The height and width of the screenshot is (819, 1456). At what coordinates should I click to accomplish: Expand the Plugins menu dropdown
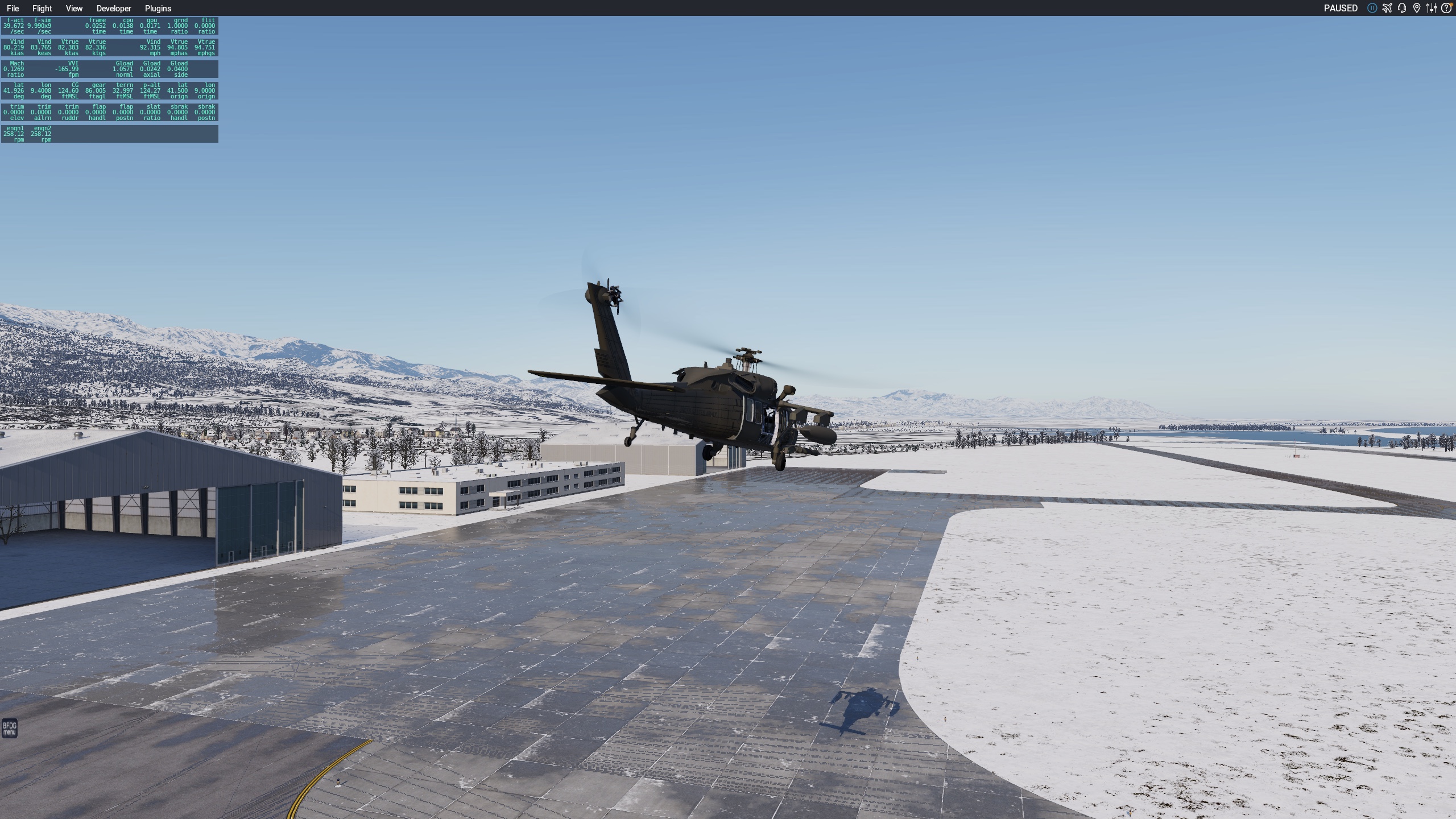coord(158,8)
